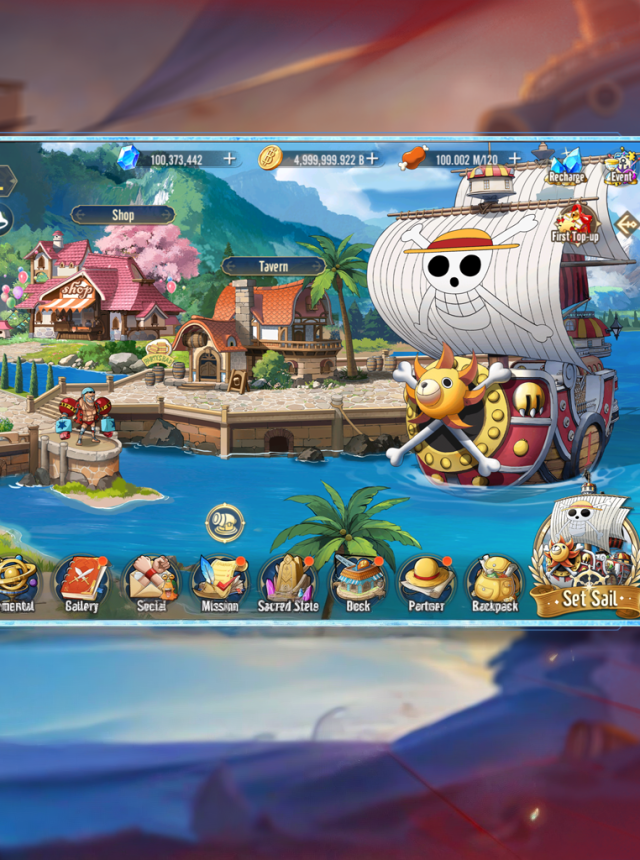Open the Social mail menu

tap(151, 583)
